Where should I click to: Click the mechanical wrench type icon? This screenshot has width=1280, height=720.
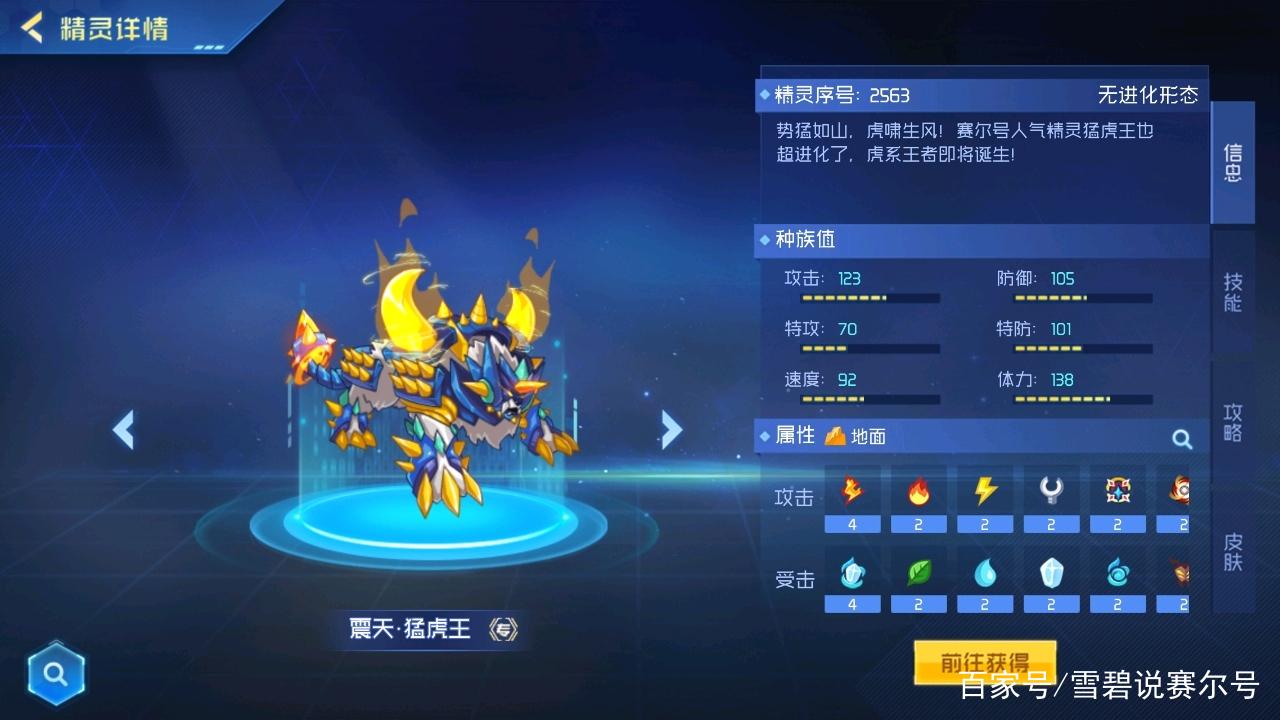[x=1051, y=490]
